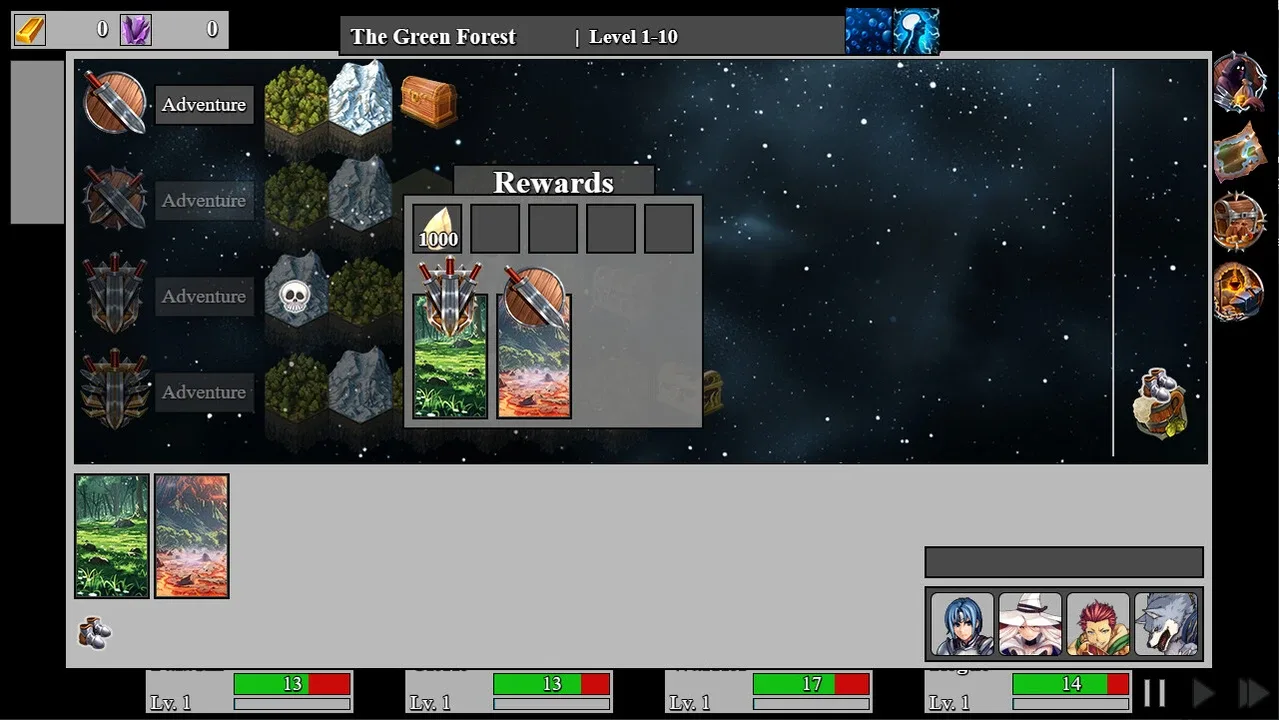The height and width of the screenshot is (720, 1279).
Task: Select the grey wolf portrait
Action: click(x=1166, y=624)
